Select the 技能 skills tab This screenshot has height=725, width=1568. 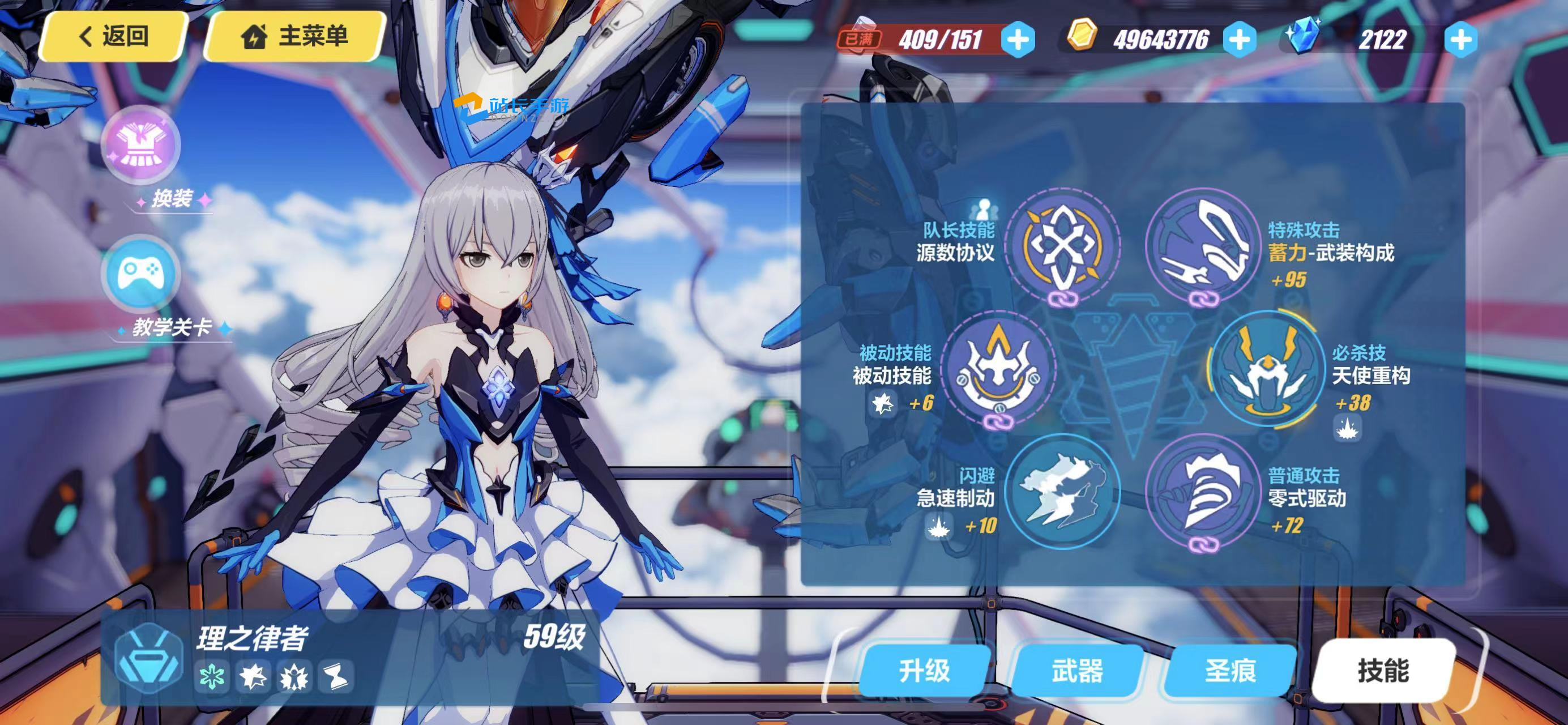coord(1383,671)
